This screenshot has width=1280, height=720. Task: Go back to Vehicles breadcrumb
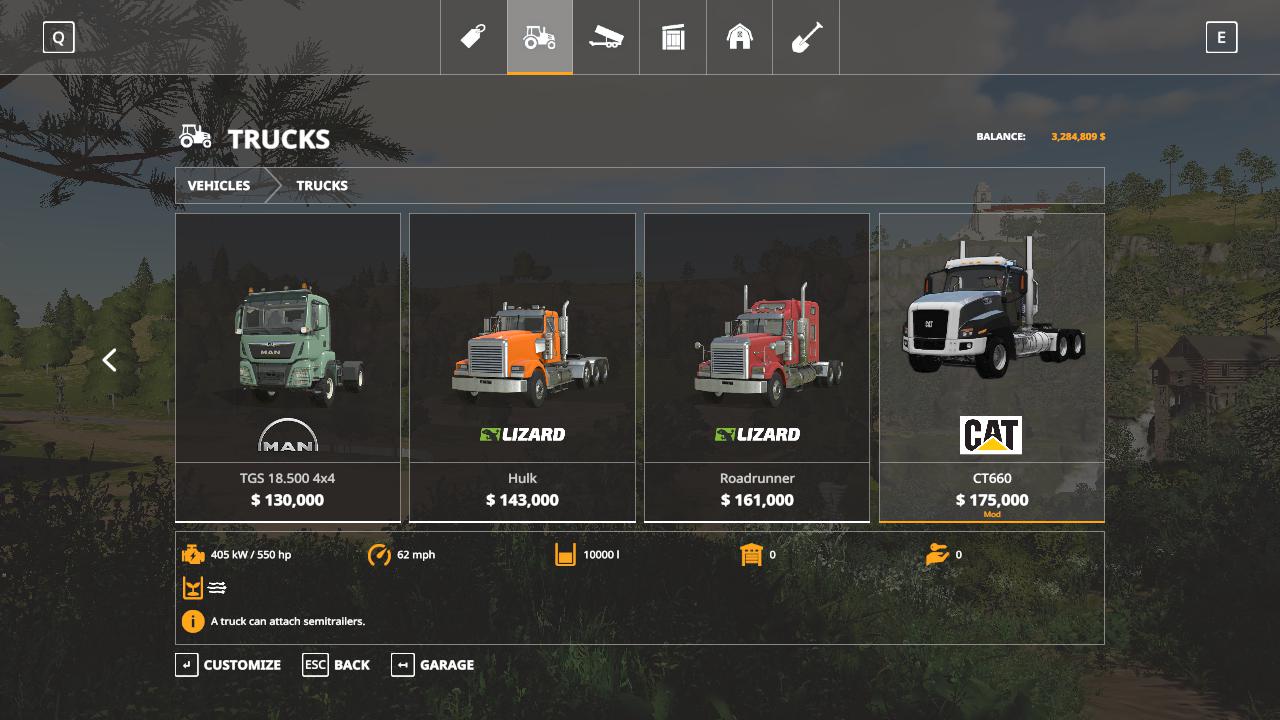tap(219, 185)
